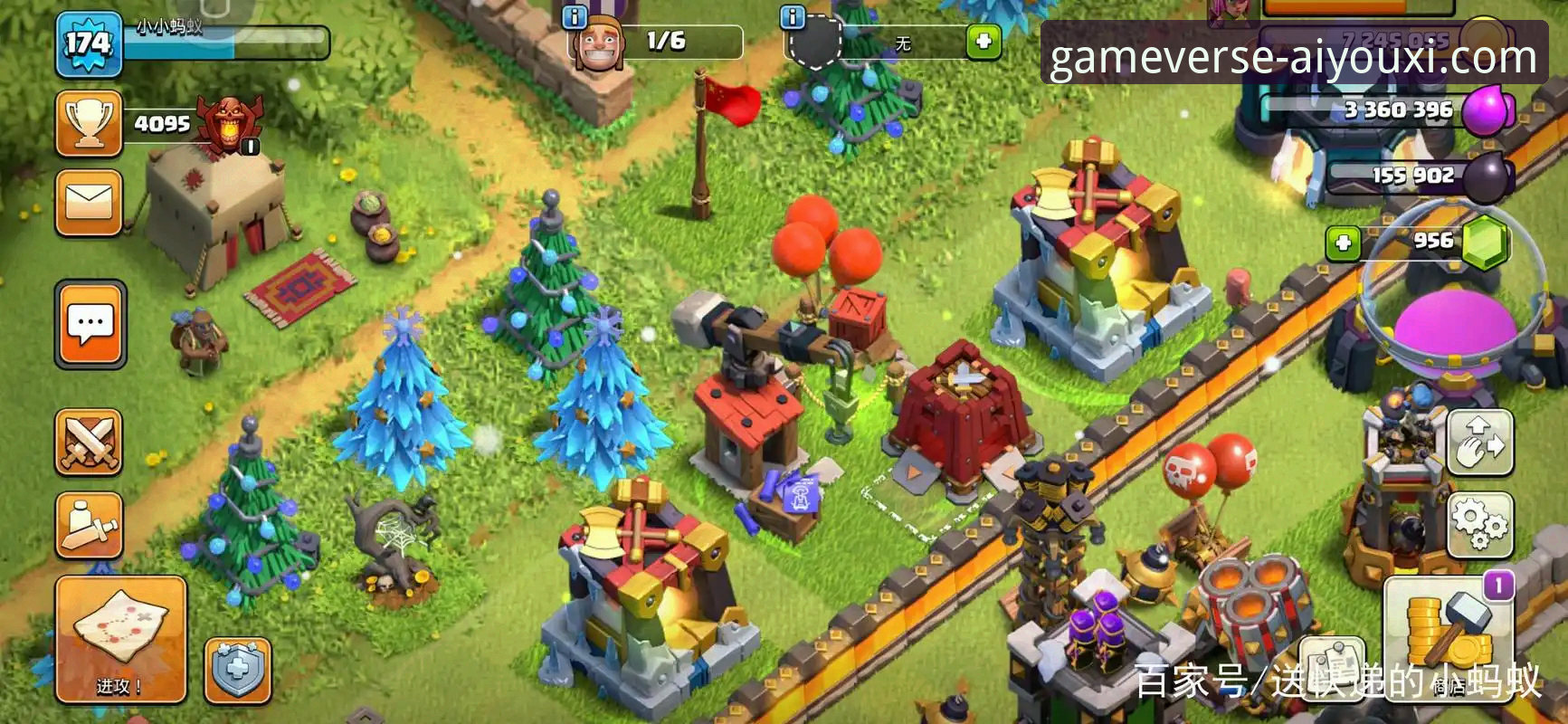Screen dimensions: 1568x724
Task: Open the chat speech bubble panel
Action: [90, 323]
